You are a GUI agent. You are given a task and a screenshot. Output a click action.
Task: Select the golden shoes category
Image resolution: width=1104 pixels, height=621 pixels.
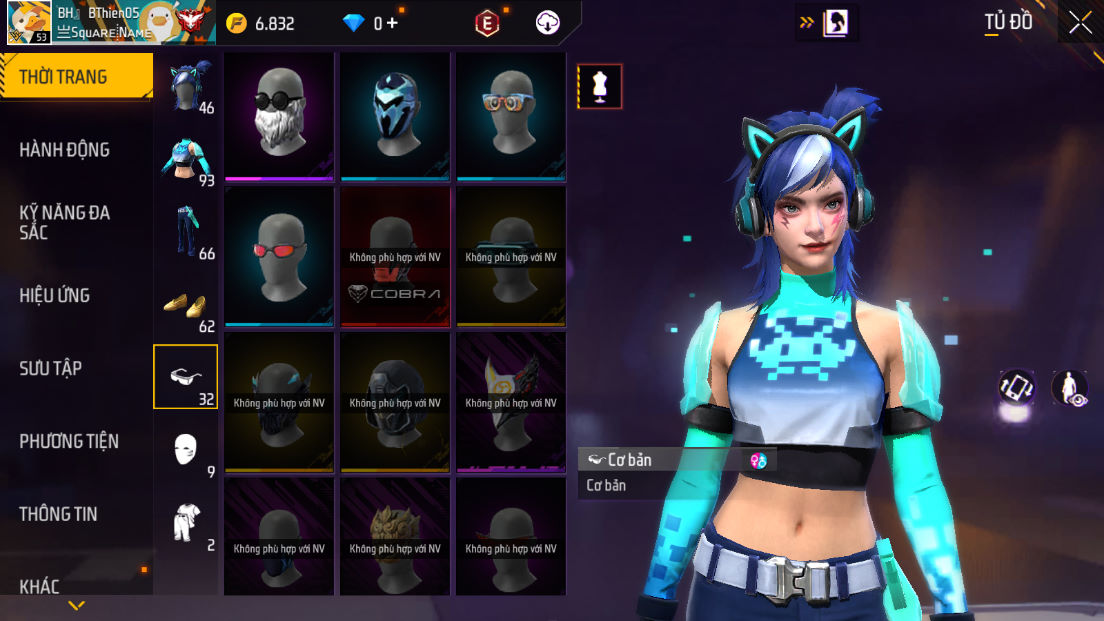[x=187, y=304]
